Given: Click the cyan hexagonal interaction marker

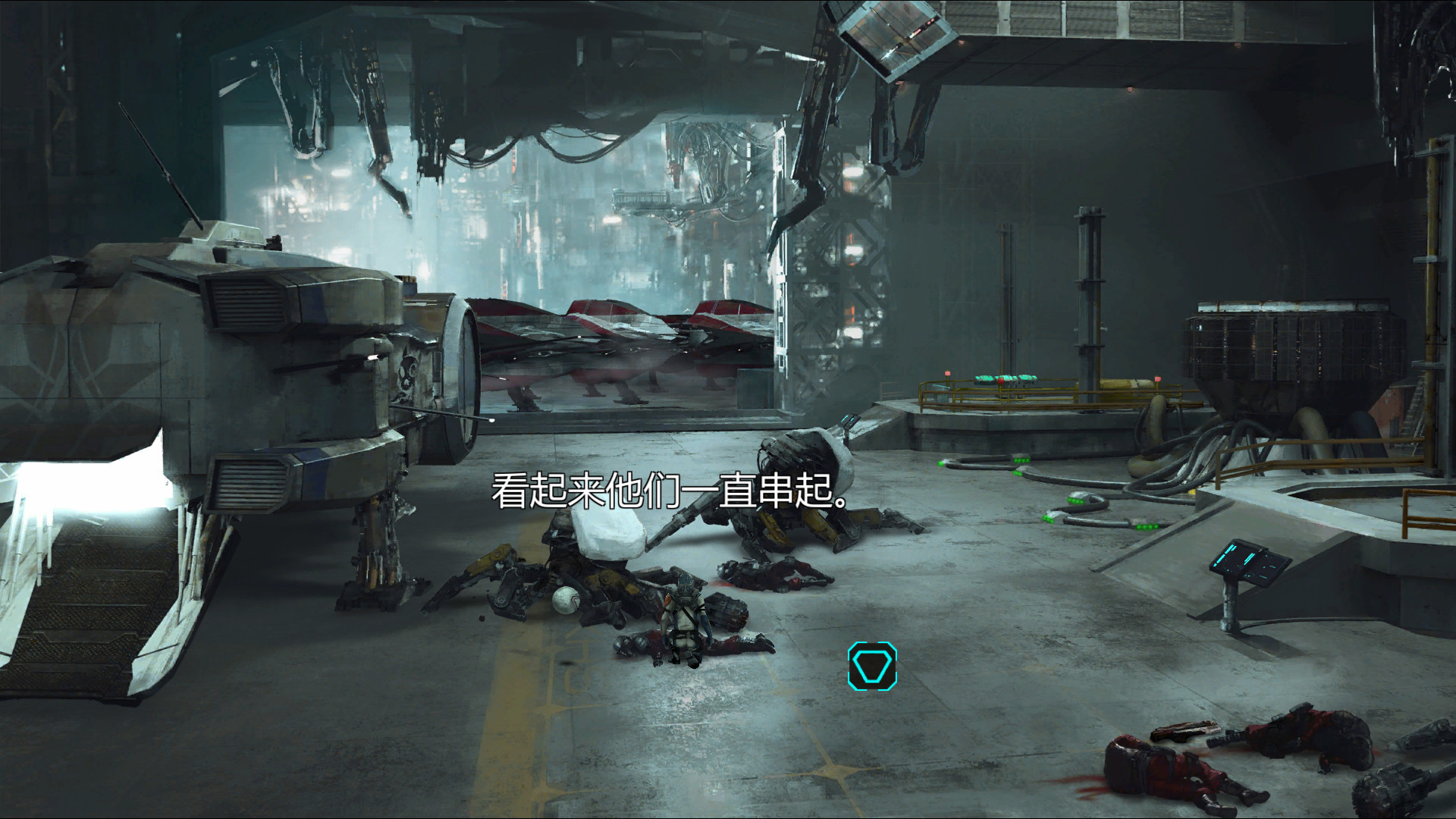Looking at the screenshot, I should (x=872, y=666).
